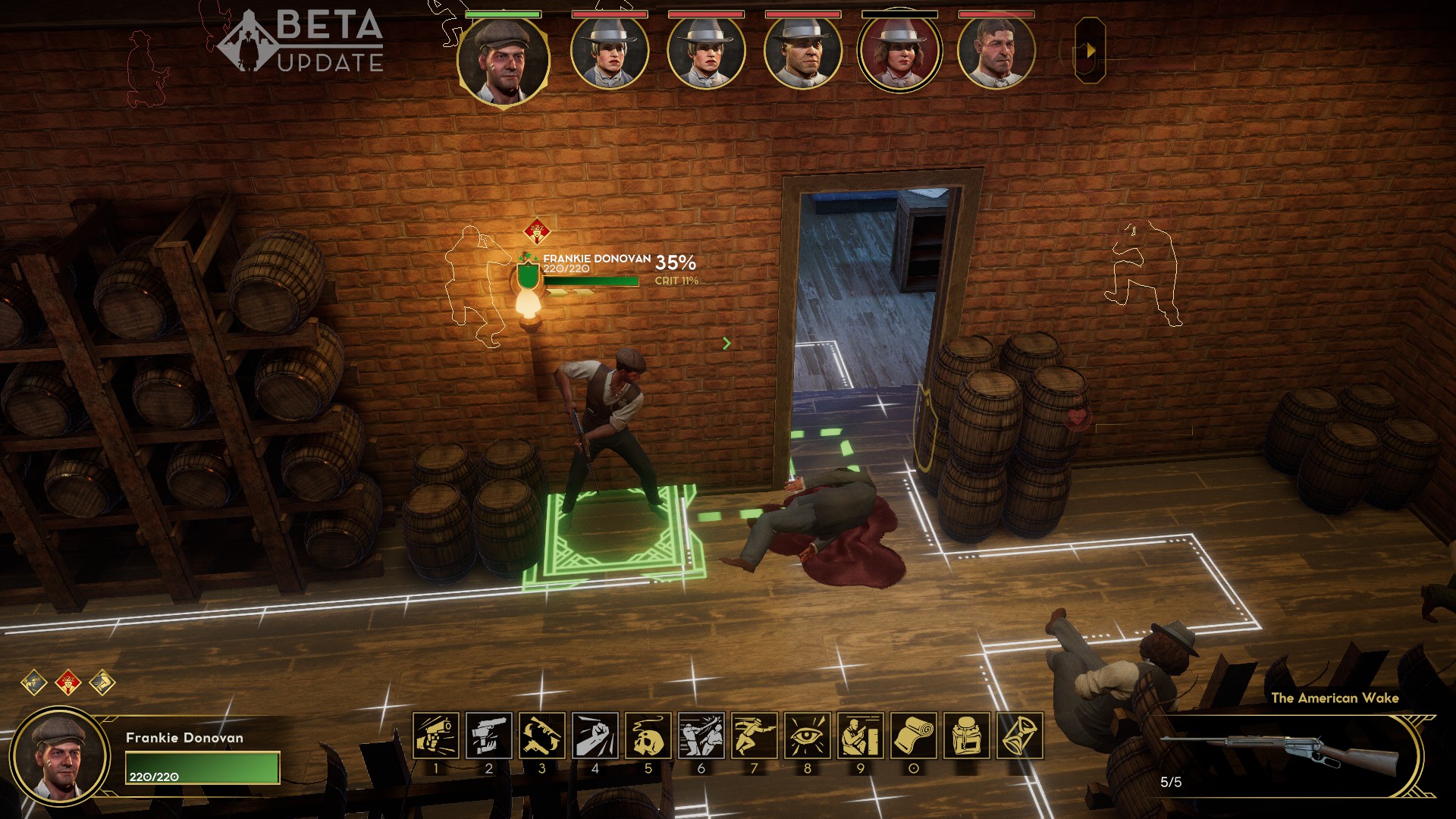
Task: Choose the eye overwatch ability
Action: coord(807,735)
